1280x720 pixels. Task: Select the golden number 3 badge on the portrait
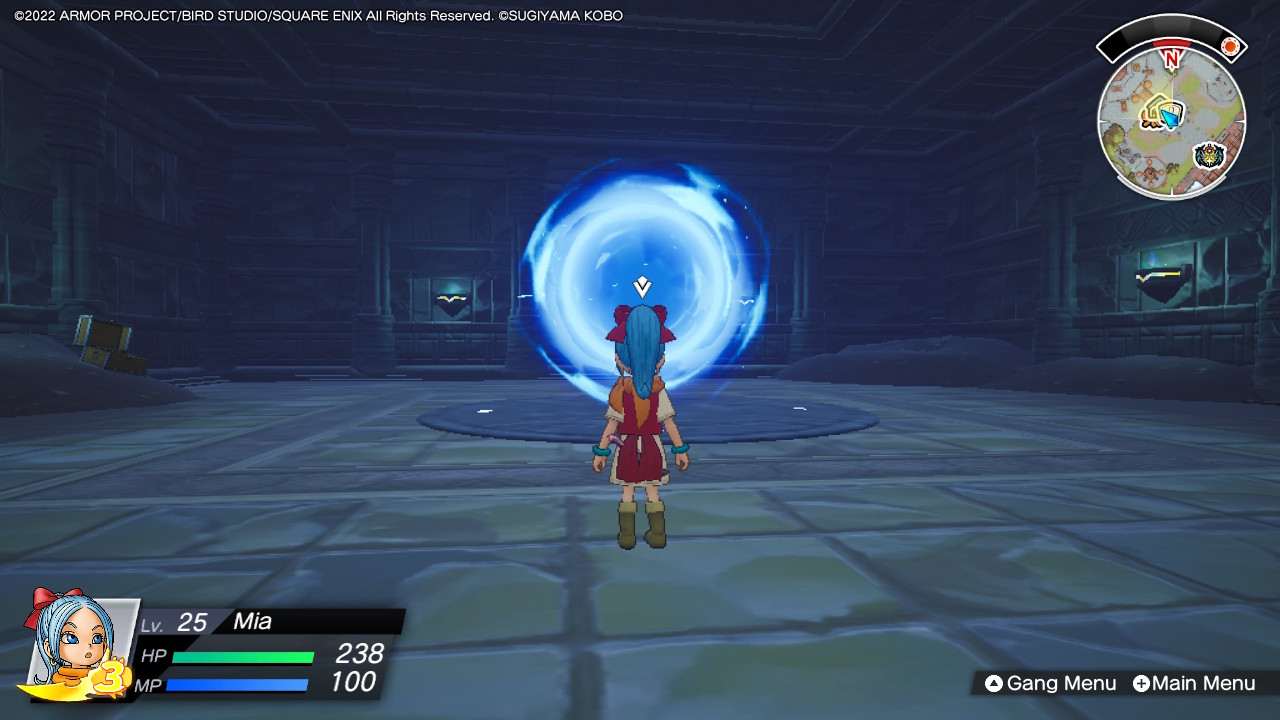tap(112, 676)
